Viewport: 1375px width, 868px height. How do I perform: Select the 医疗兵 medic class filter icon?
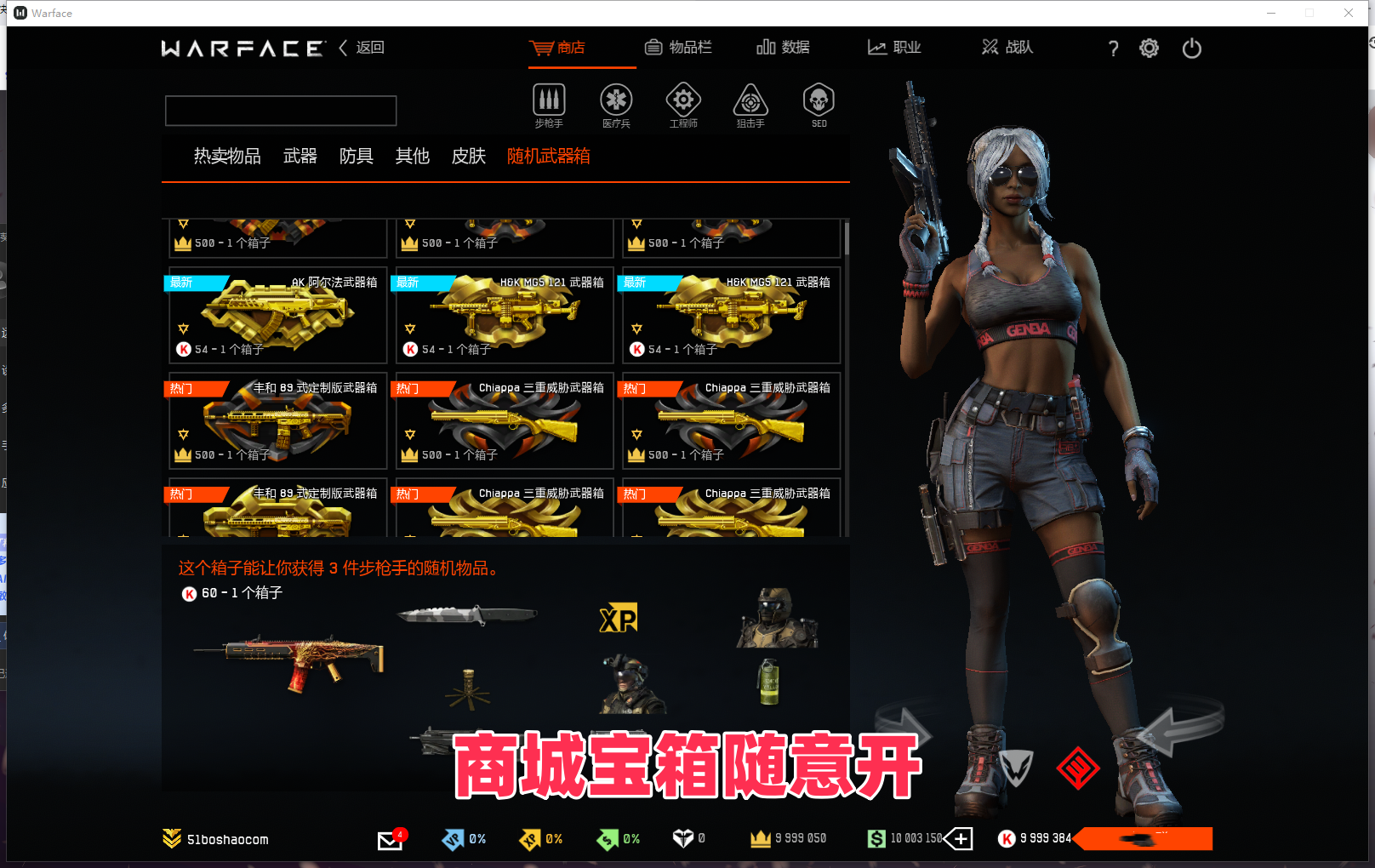(x=616, y=100)
